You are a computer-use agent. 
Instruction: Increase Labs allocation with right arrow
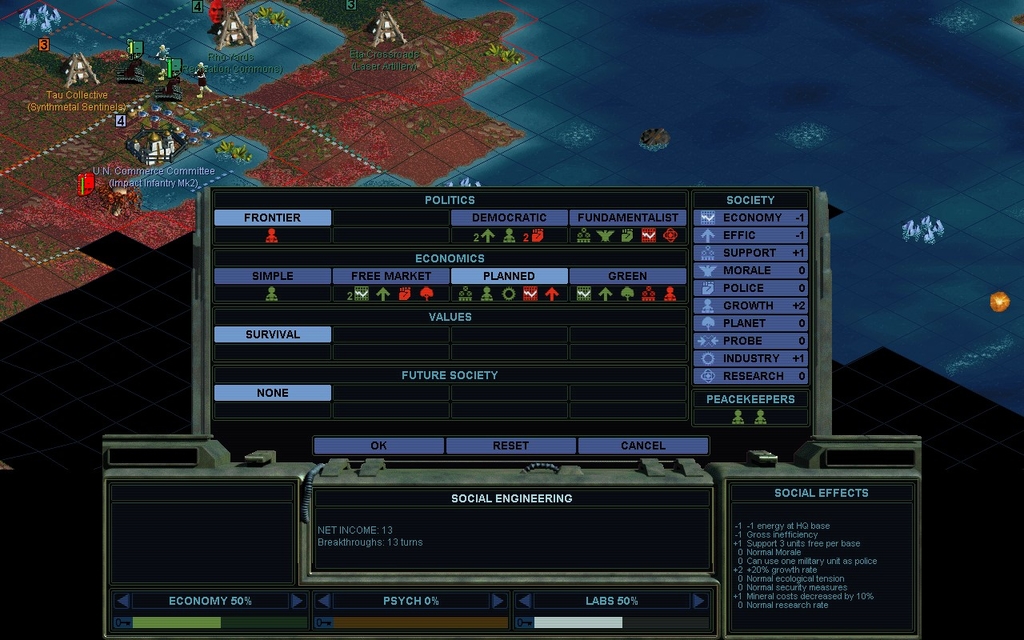click(x=697, y=601)
